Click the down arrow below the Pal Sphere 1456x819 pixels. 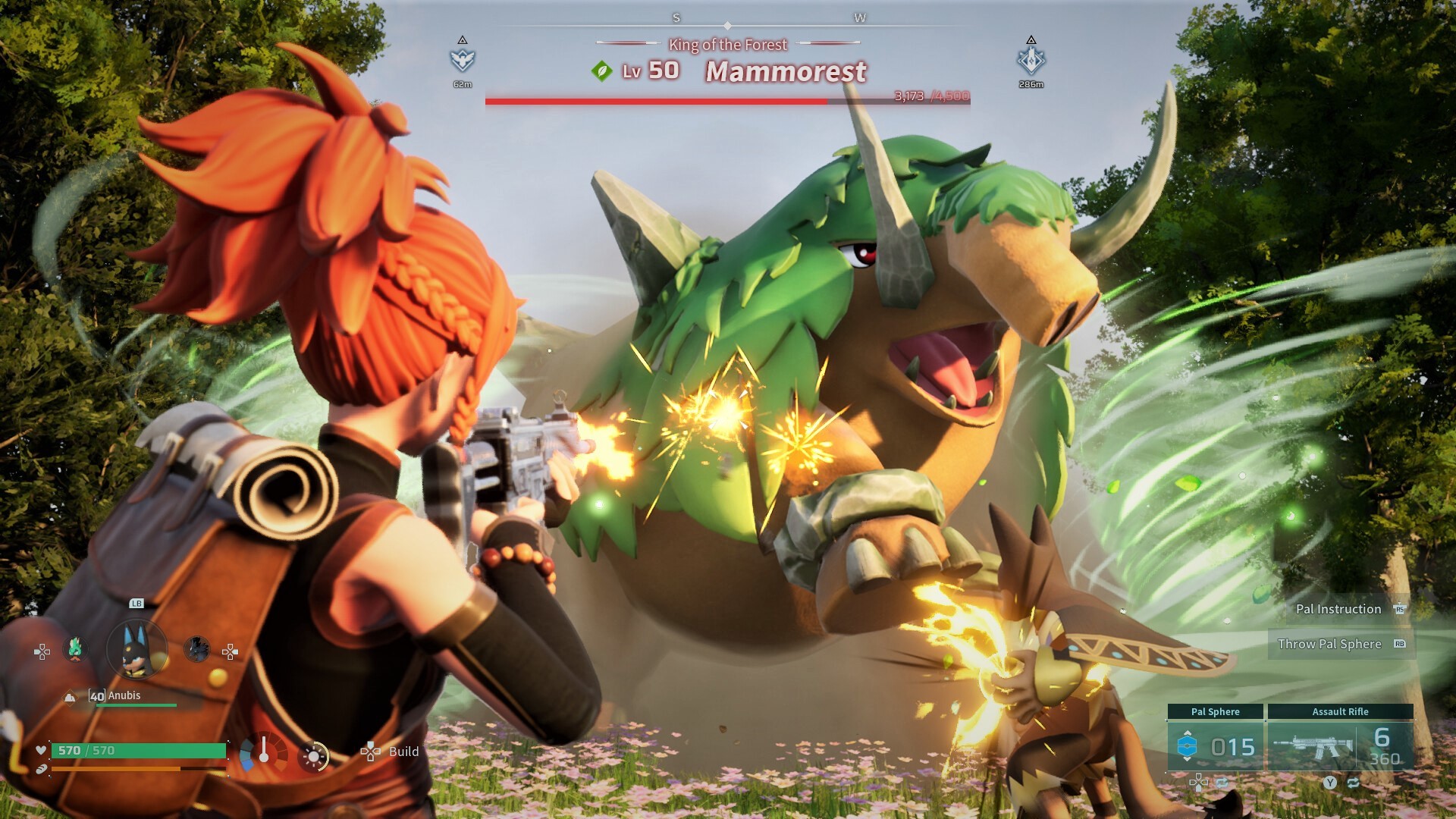[x=1188, y=758]
